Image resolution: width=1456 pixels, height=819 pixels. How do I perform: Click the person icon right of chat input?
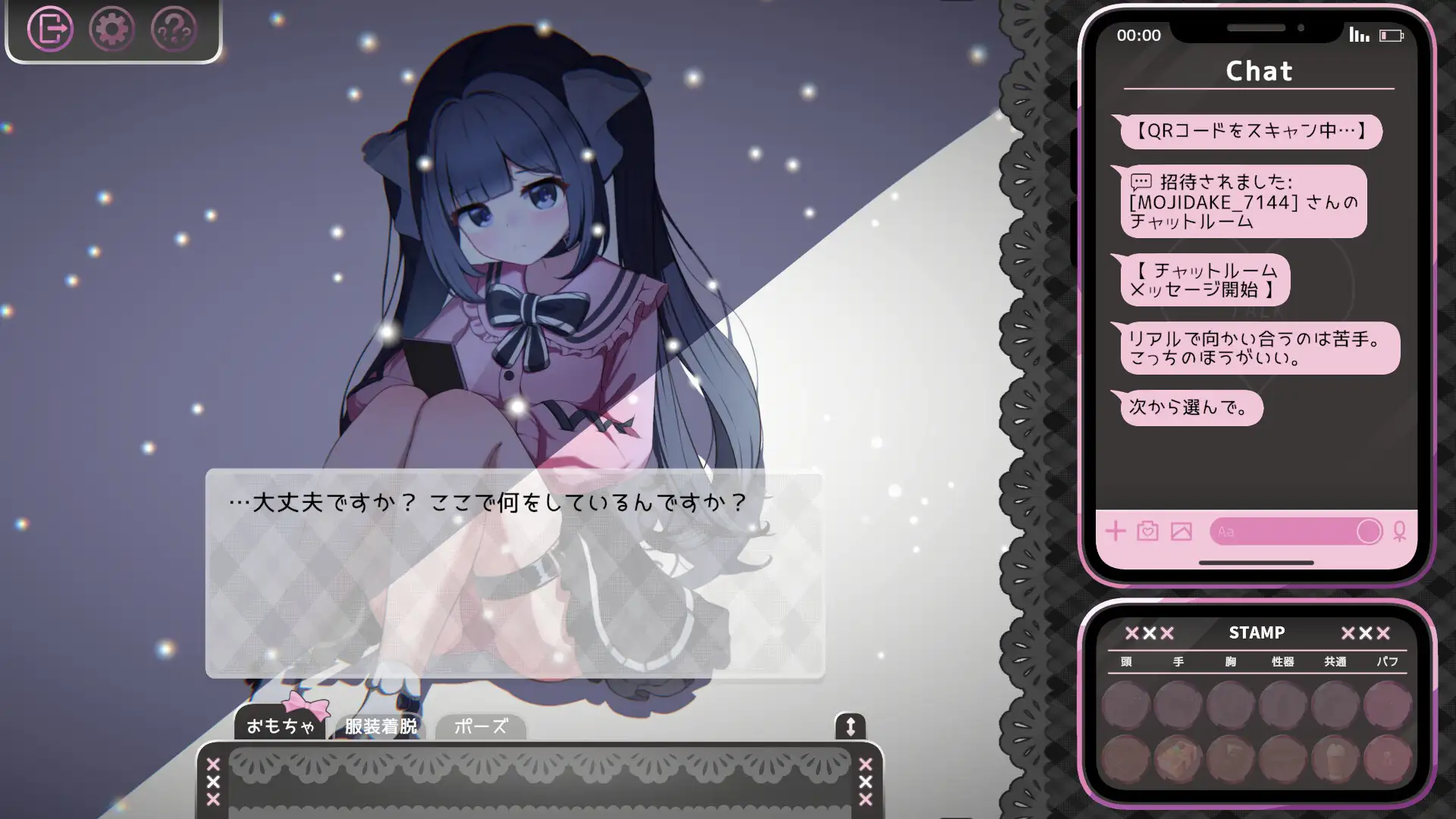click(x=1399, y=532)
